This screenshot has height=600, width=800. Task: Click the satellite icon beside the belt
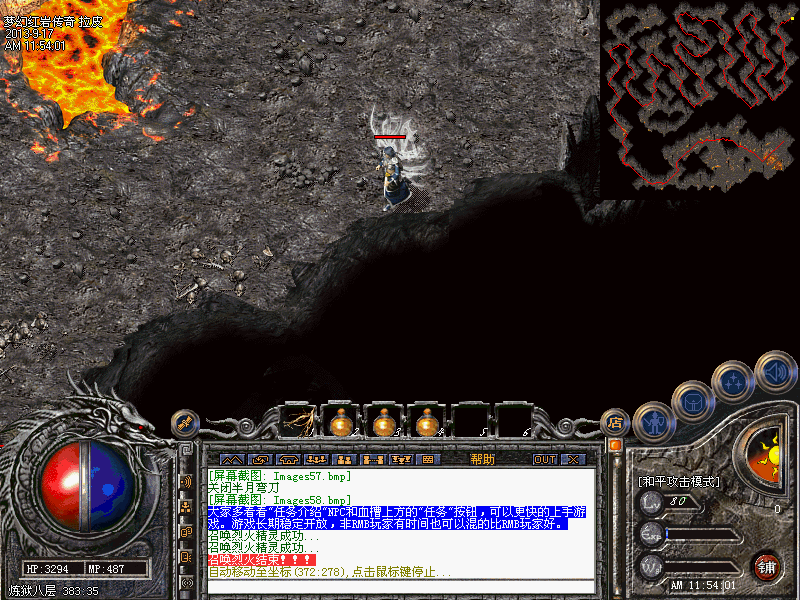tap(185, 423)
